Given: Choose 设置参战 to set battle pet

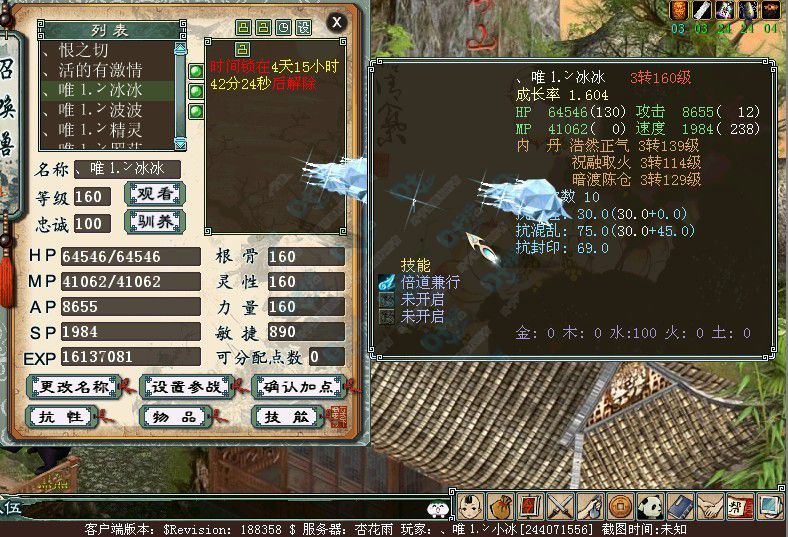Looking at the screenshot, I should tap(186, 387).
